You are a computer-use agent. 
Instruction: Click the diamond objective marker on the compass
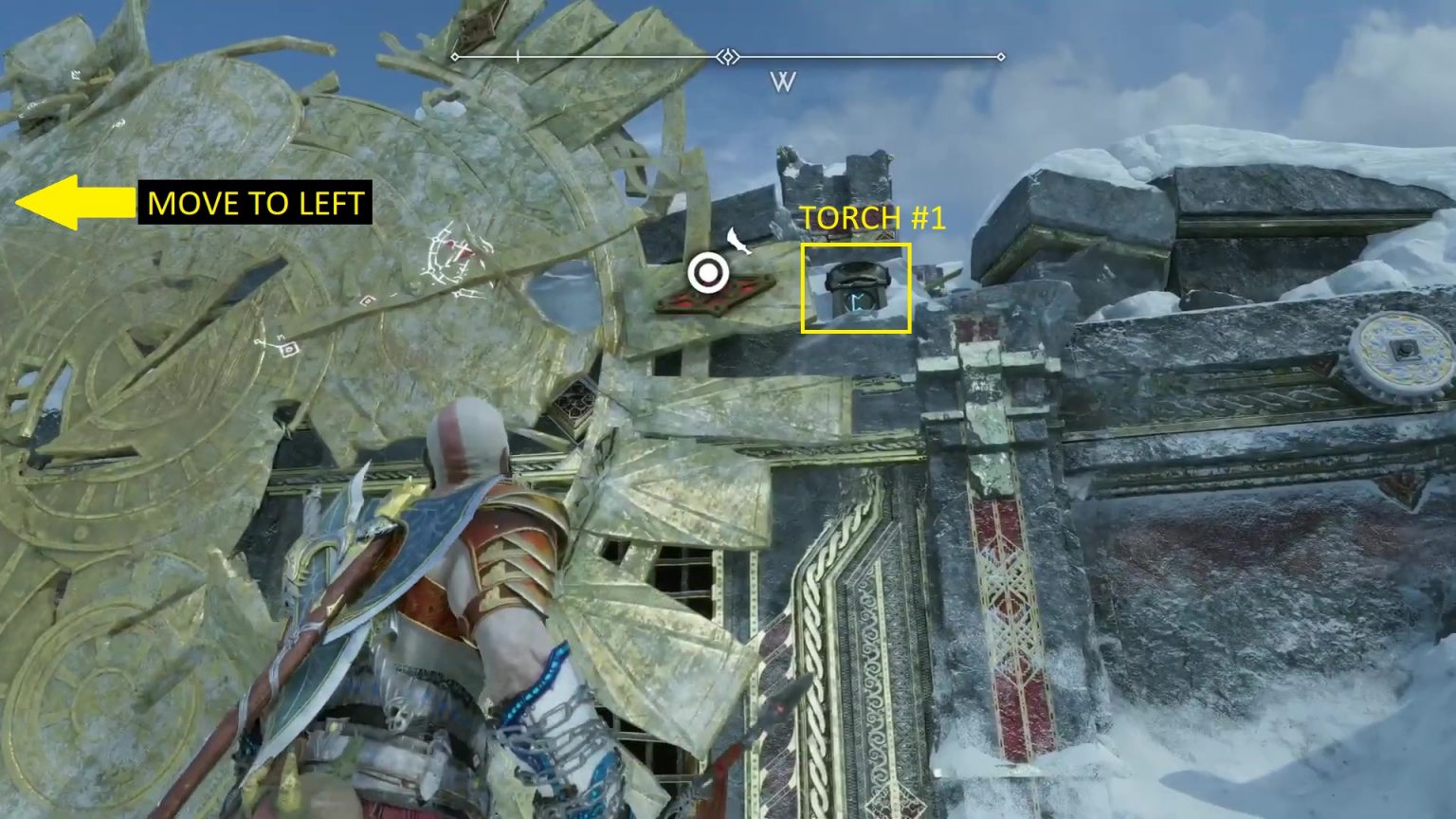point(727,57)
